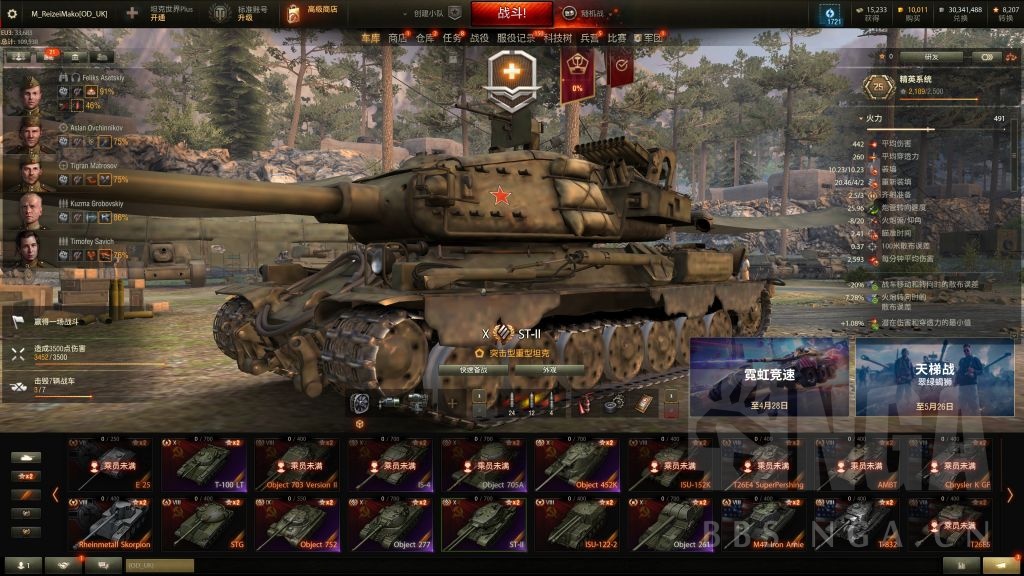The image size is (1024, 576).
Task: Select crew member Kuzma Grobovskiy
Action: click(28, 210)
